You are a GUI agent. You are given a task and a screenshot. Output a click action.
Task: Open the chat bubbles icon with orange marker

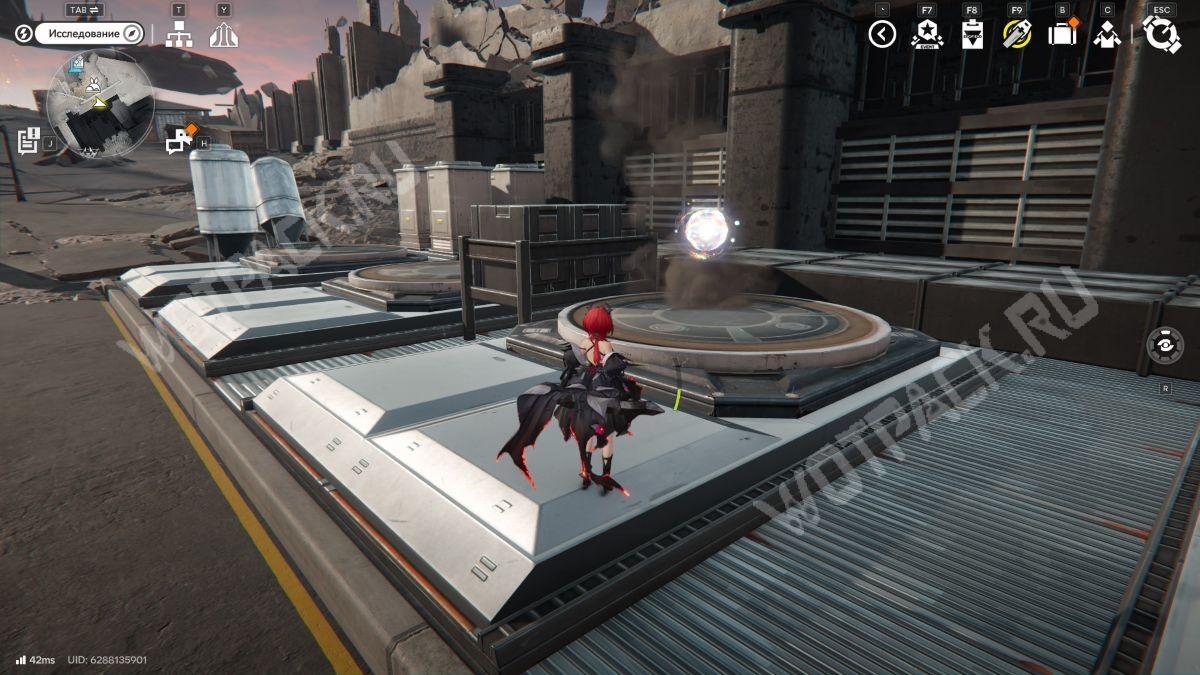(180, 141)
